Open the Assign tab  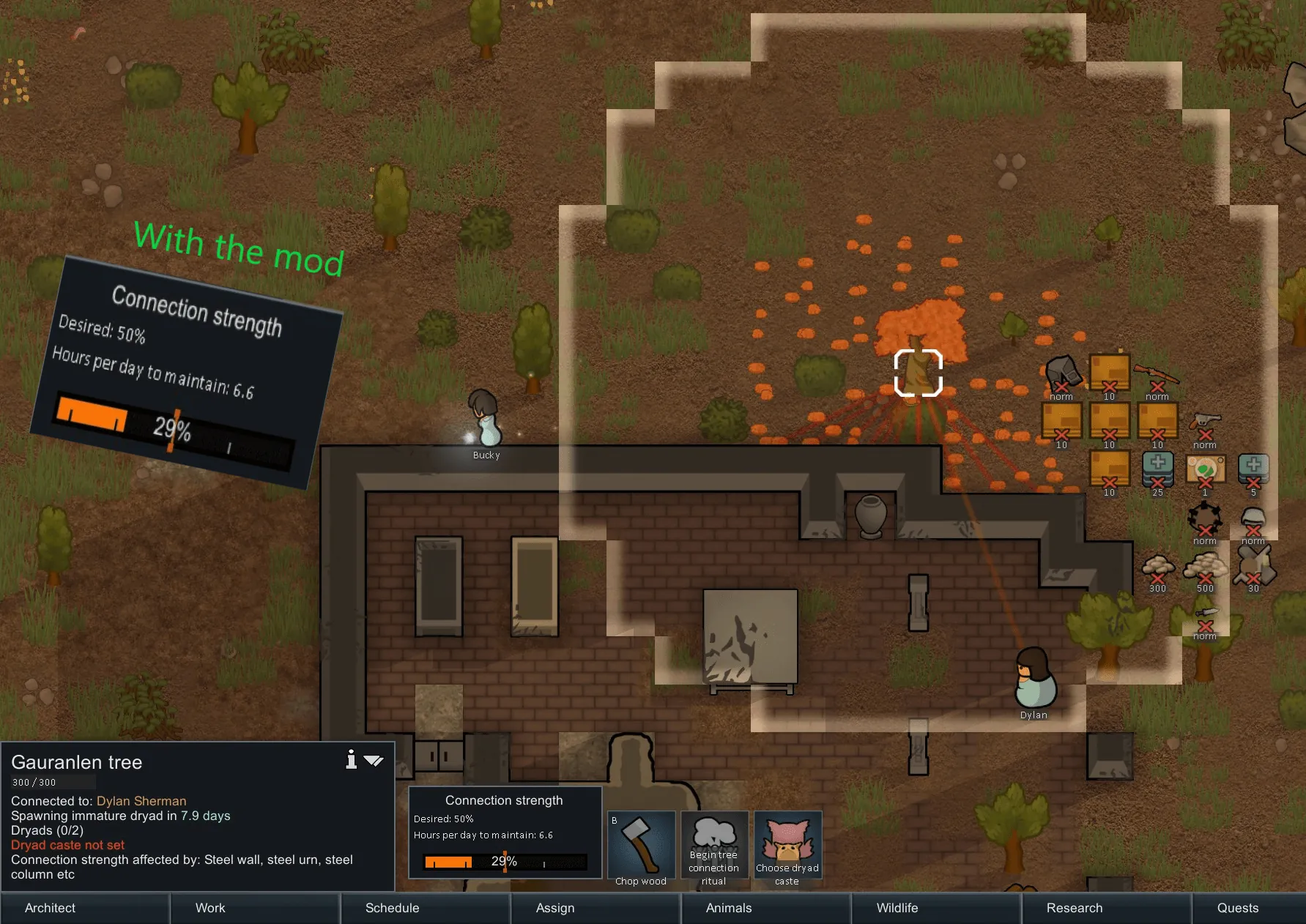pos(555,908)
